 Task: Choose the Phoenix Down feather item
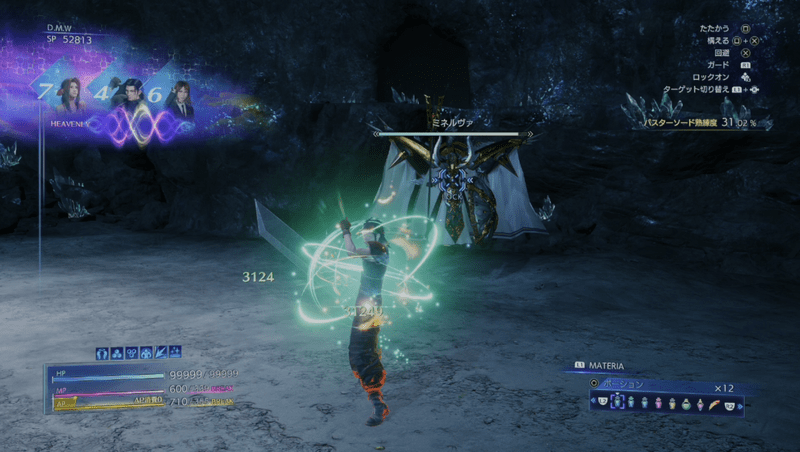coord(712,402)
